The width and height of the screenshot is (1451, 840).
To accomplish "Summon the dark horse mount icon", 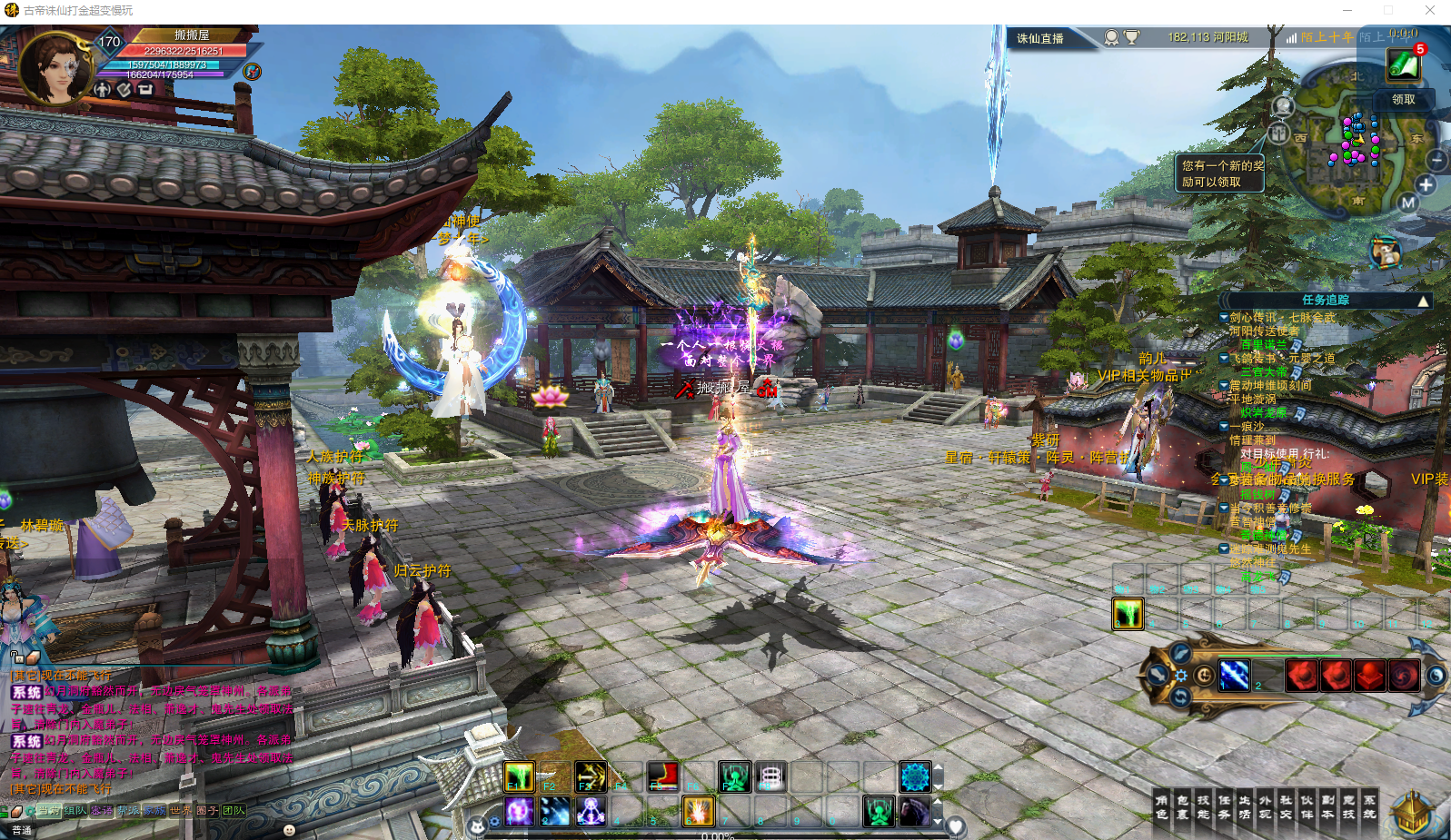I will [x=915, y=811].
